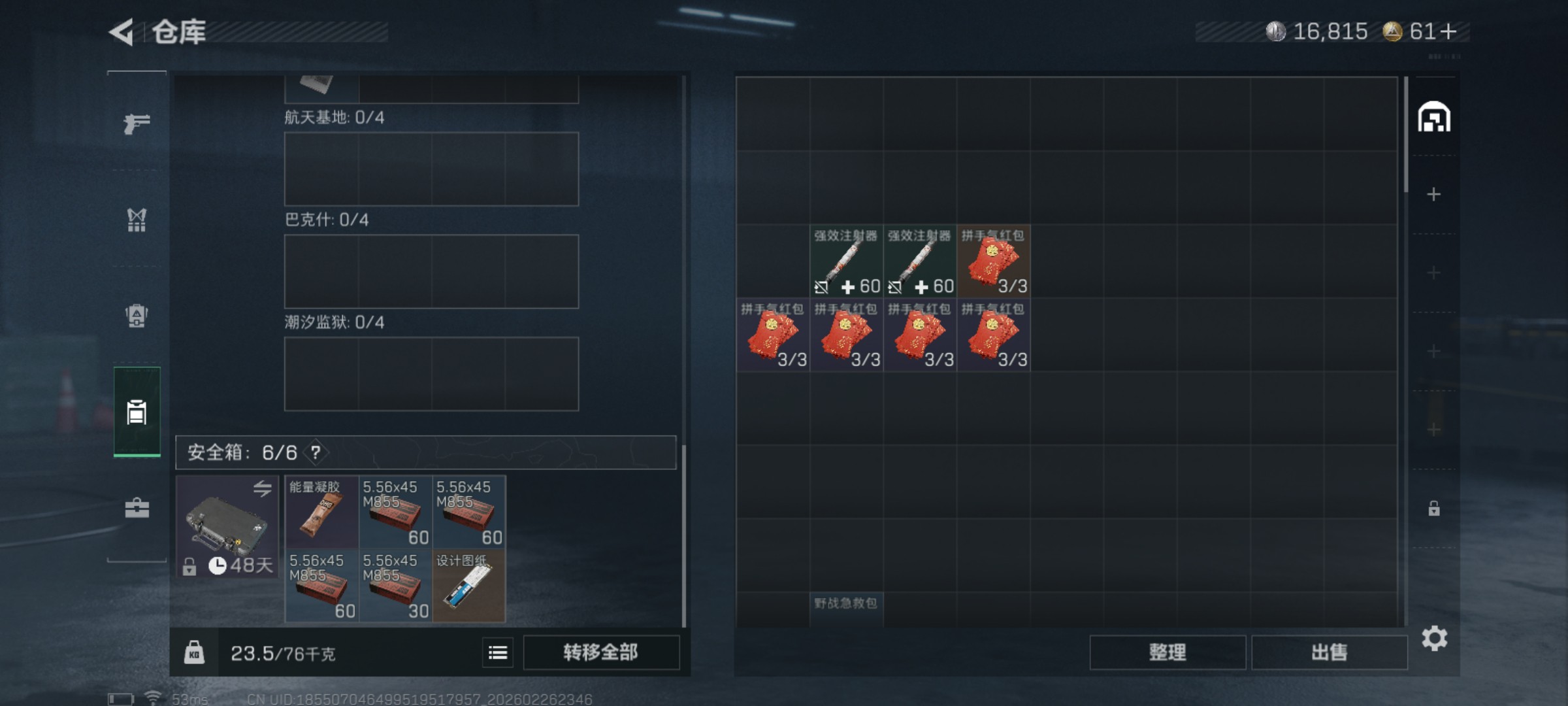The image size is (1568, 706).
Task: Open the pistol weapons tab
Action: 137,123
